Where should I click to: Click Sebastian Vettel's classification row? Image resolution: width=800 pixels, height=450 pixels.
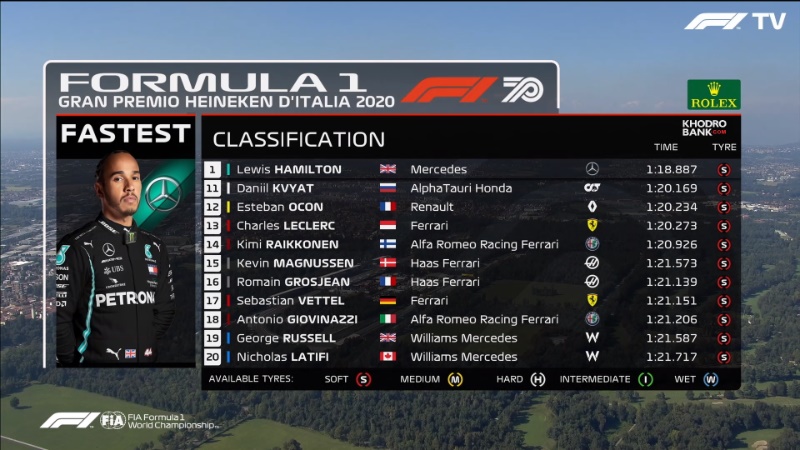(470, 300)
